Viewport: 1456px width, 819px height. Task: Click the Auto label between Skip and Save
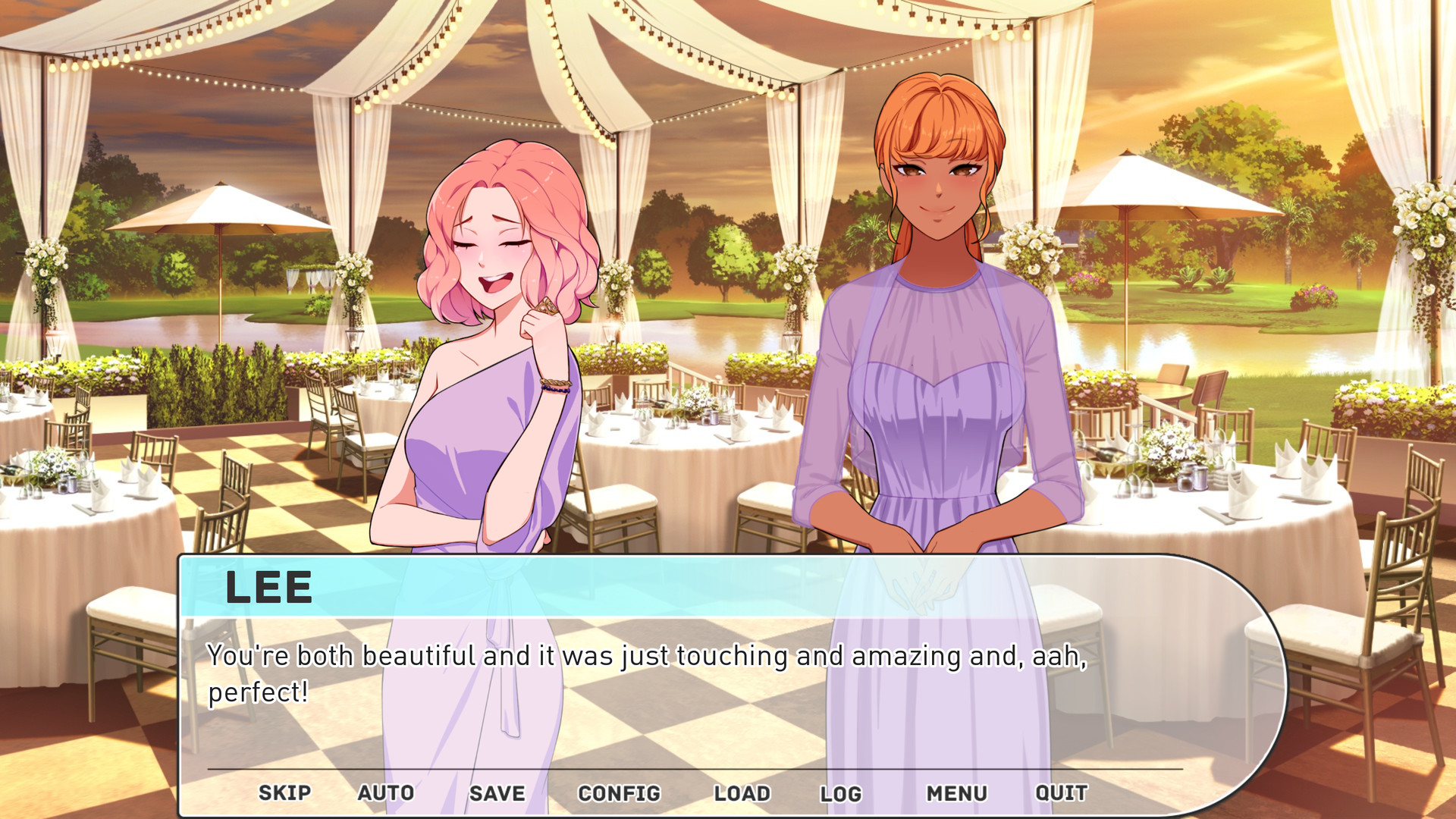[385, 793]
